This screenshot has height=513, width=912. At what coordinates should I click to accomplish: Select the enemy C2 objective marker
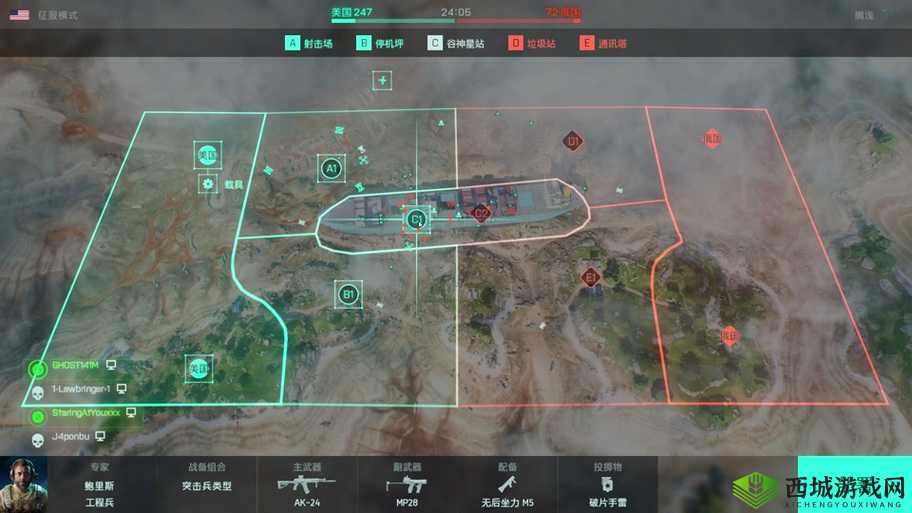[x=481, y=212]
